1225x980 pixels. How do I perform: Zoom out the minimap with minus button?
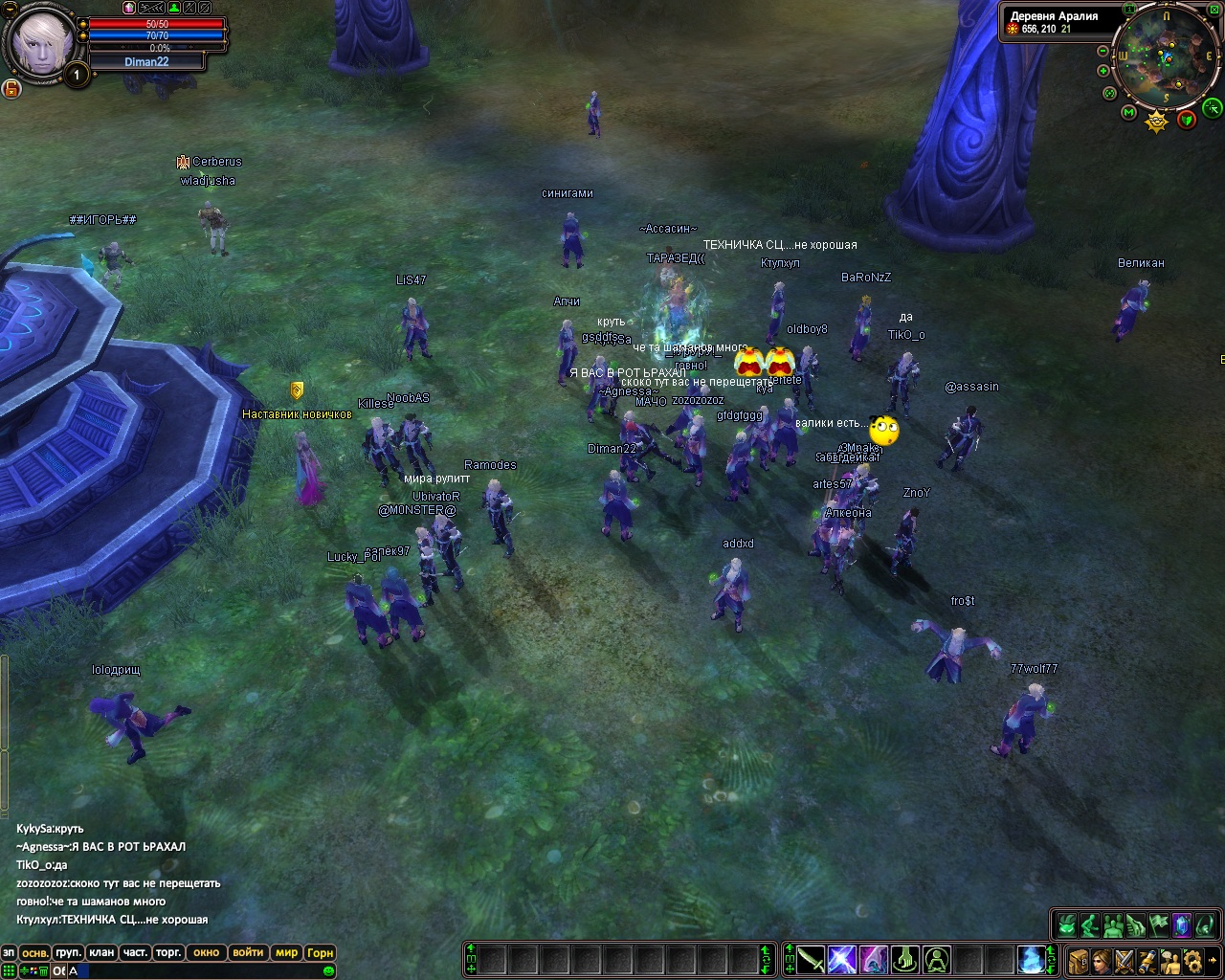(x=1103, y=51)
